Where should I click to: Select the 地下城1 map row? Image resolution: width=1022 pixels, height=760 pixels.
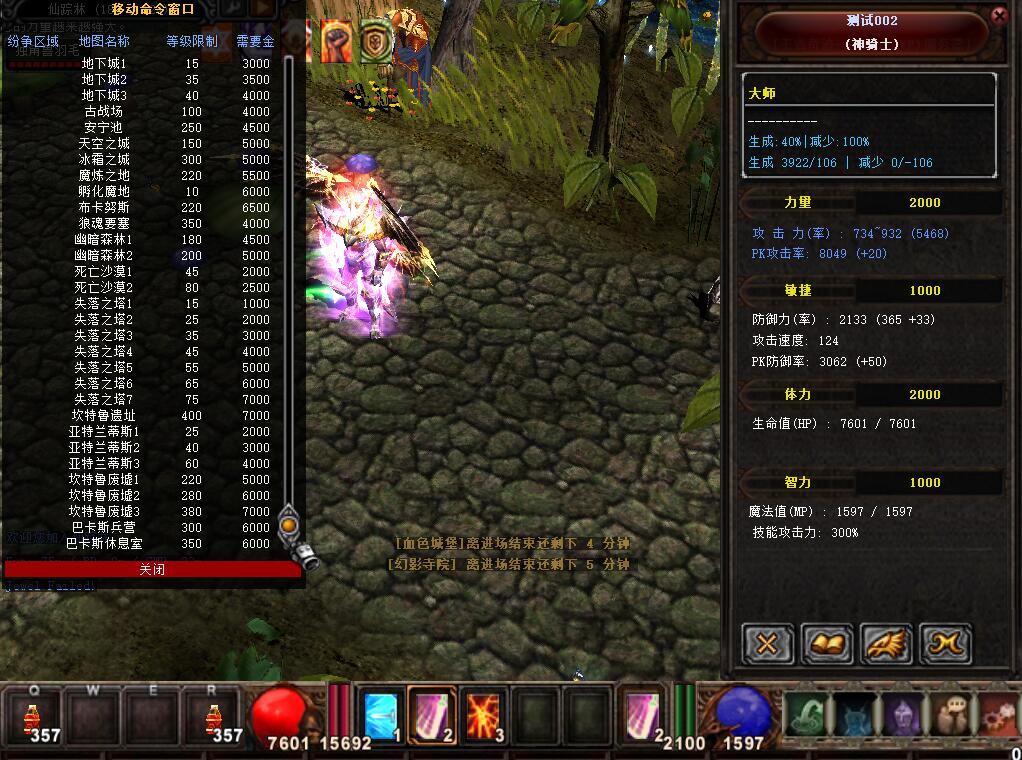click(x=105, y=63)
